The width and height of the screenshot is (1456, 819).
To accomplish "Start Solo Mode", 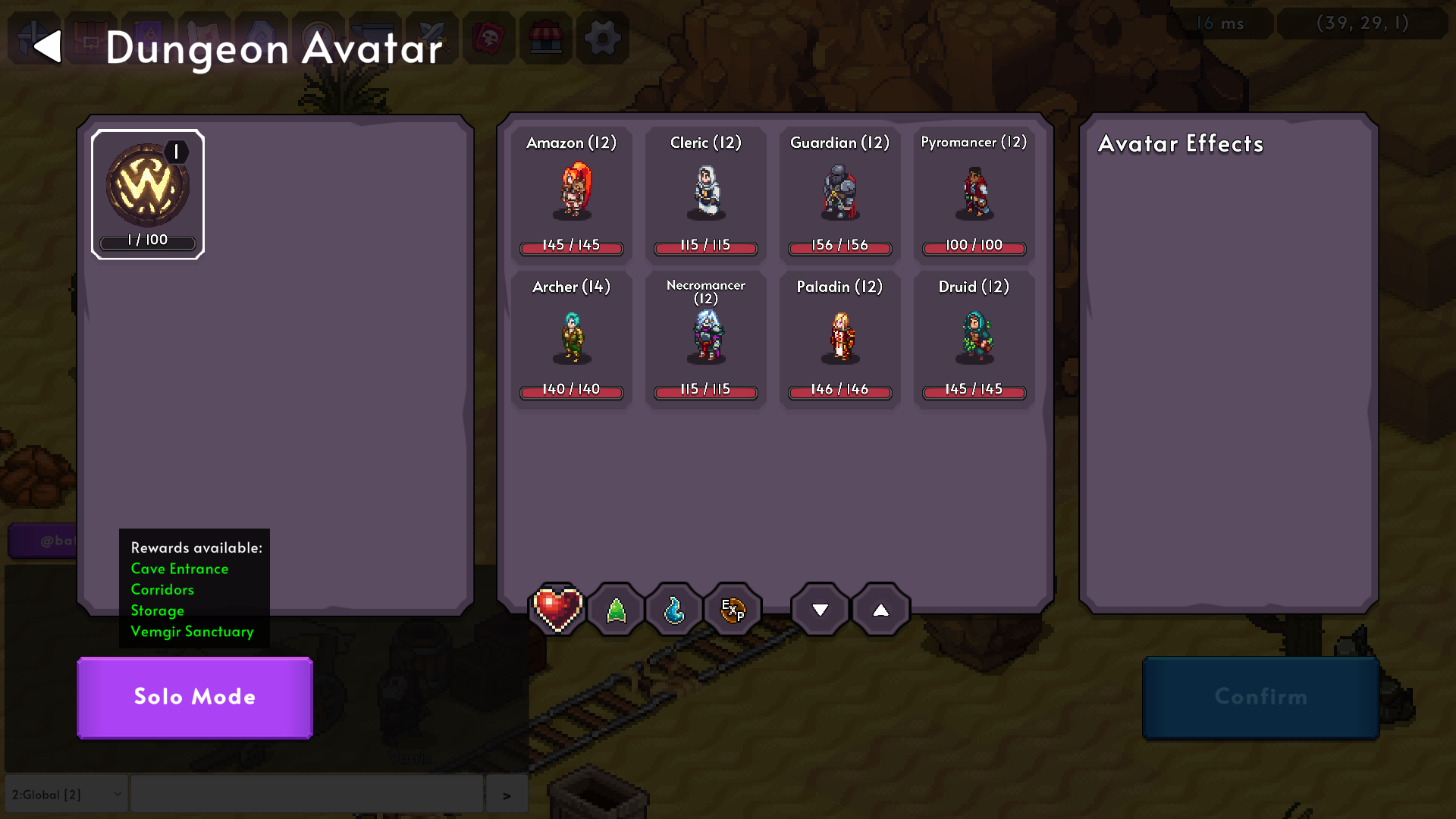I will coord(195,697).
